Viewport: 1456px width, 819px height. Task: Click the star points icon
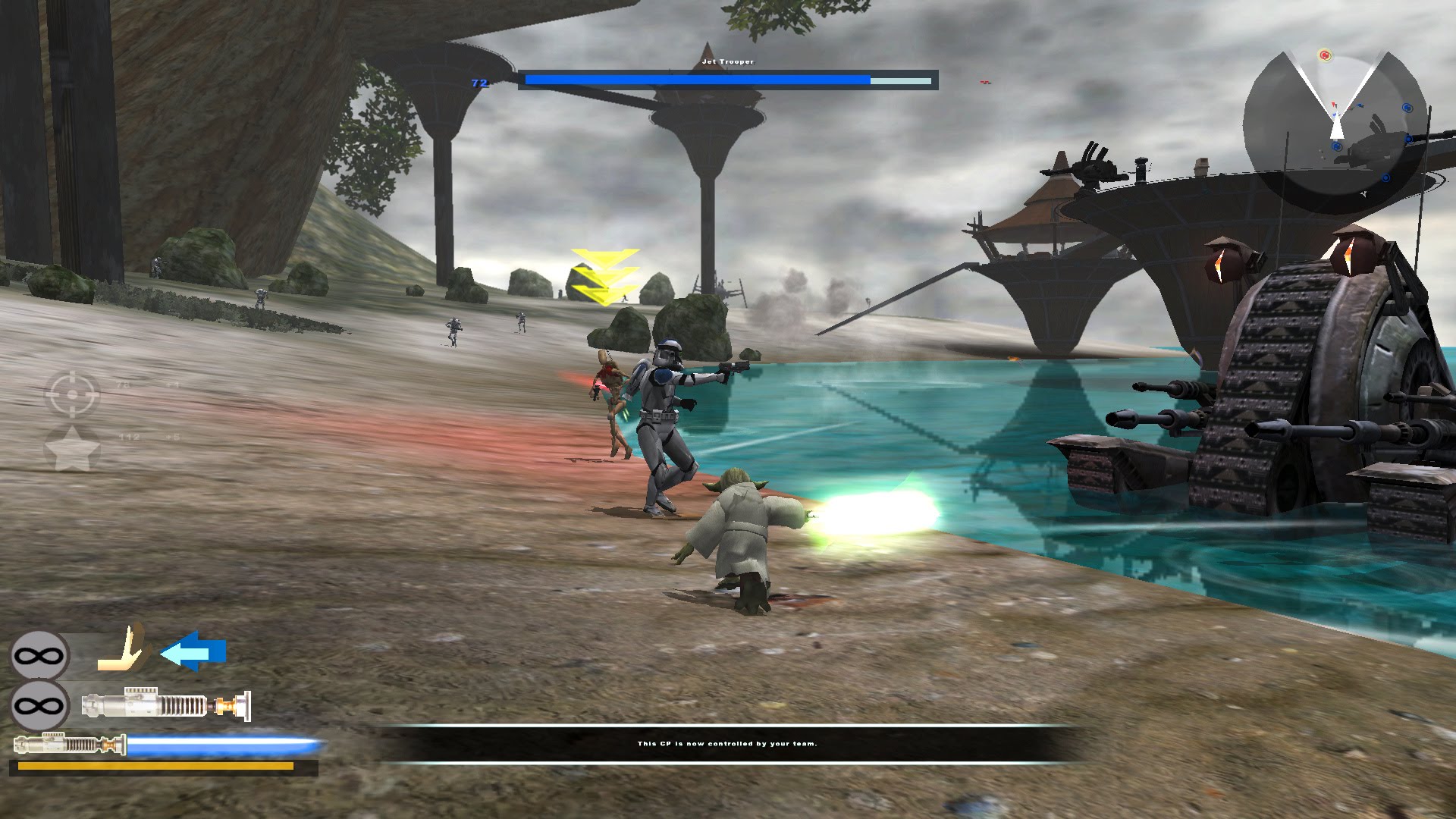[x=73, y=448]
